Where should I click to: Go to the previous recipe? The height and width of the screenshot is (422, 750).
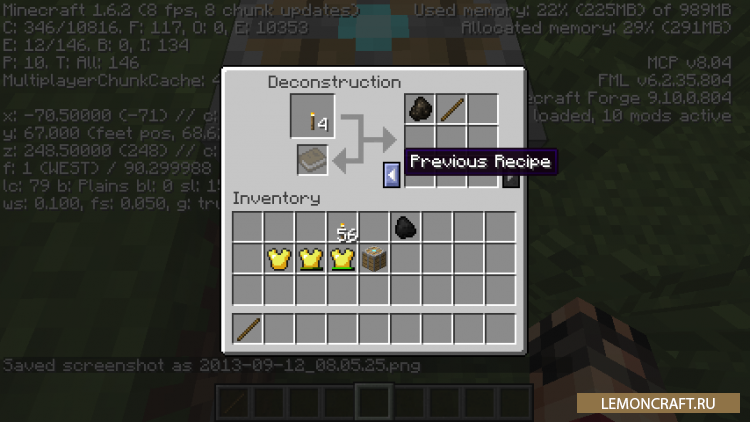(392, 176)
